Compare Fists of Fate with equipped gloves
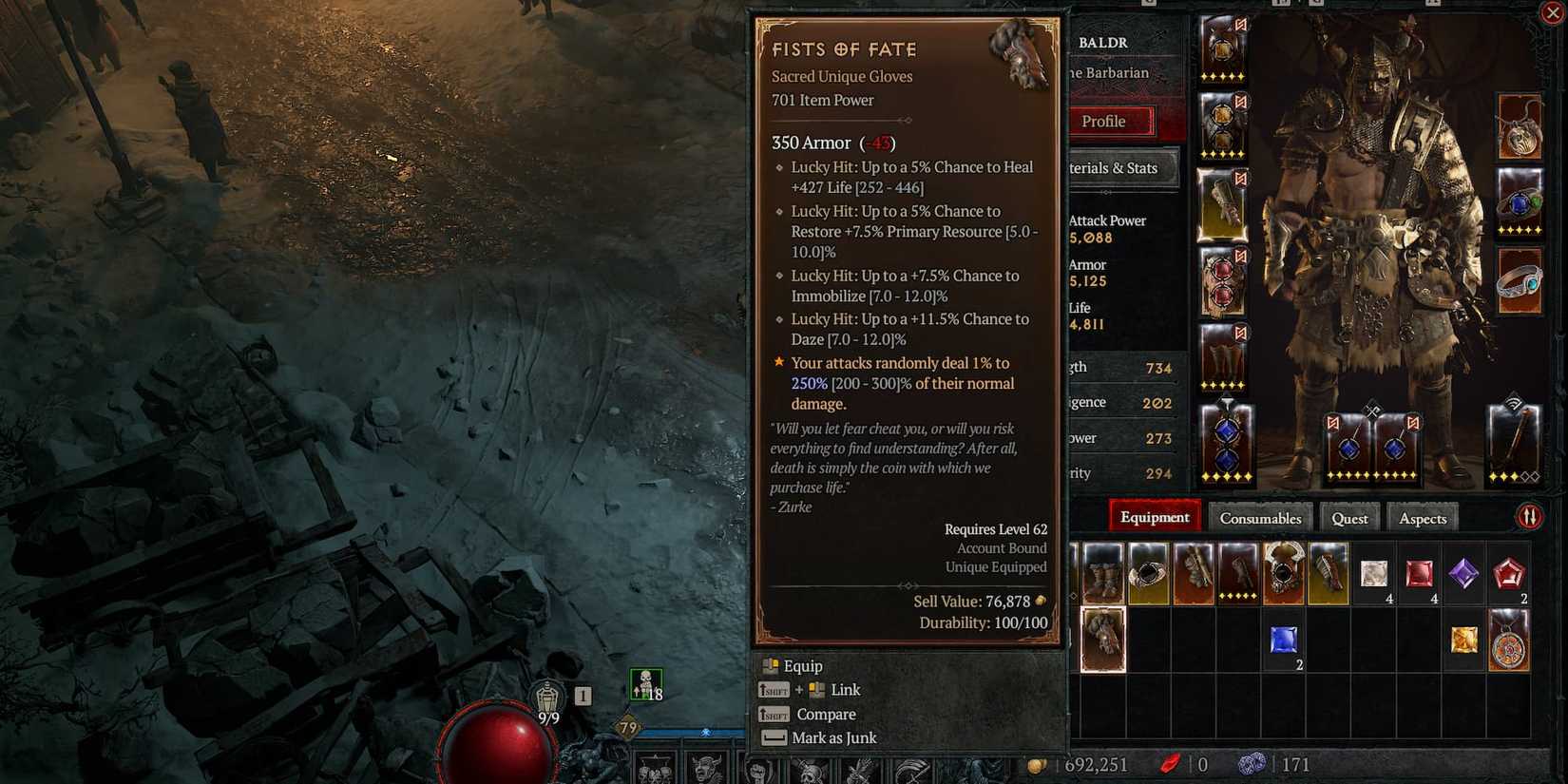Image resolution: width=1568 pixels, height=784 pixels. (x=826, y=714)
